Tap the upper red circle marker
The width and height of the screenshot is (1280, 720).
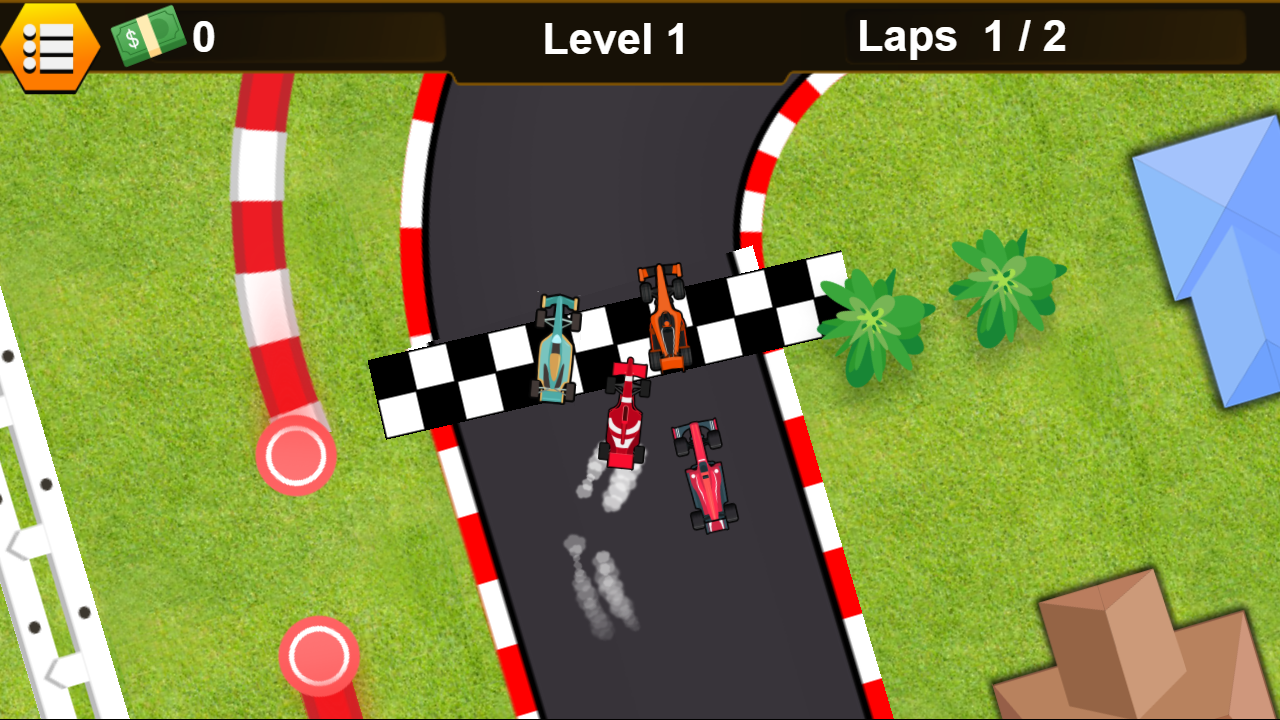point(297,455)
